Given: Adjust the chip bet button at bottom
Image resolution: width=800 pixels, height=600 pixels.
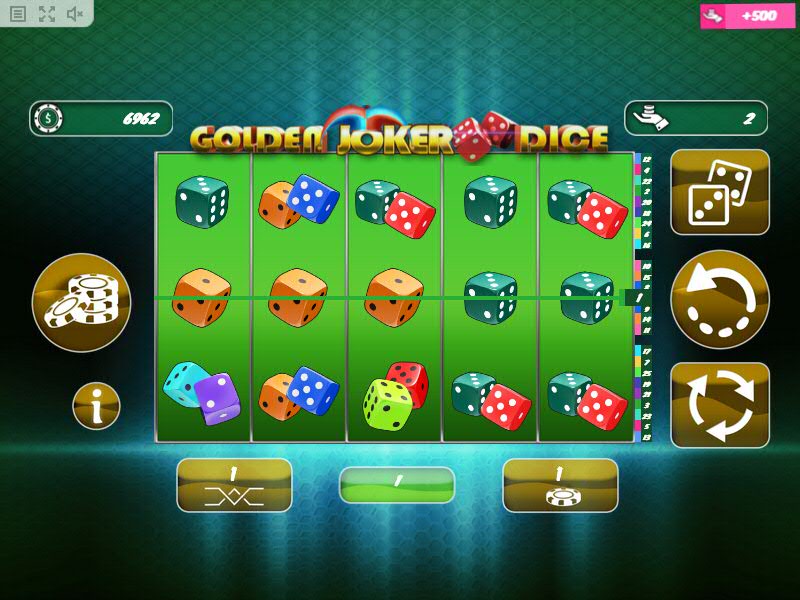Looking at the screenshot, I should coord(560,485).
